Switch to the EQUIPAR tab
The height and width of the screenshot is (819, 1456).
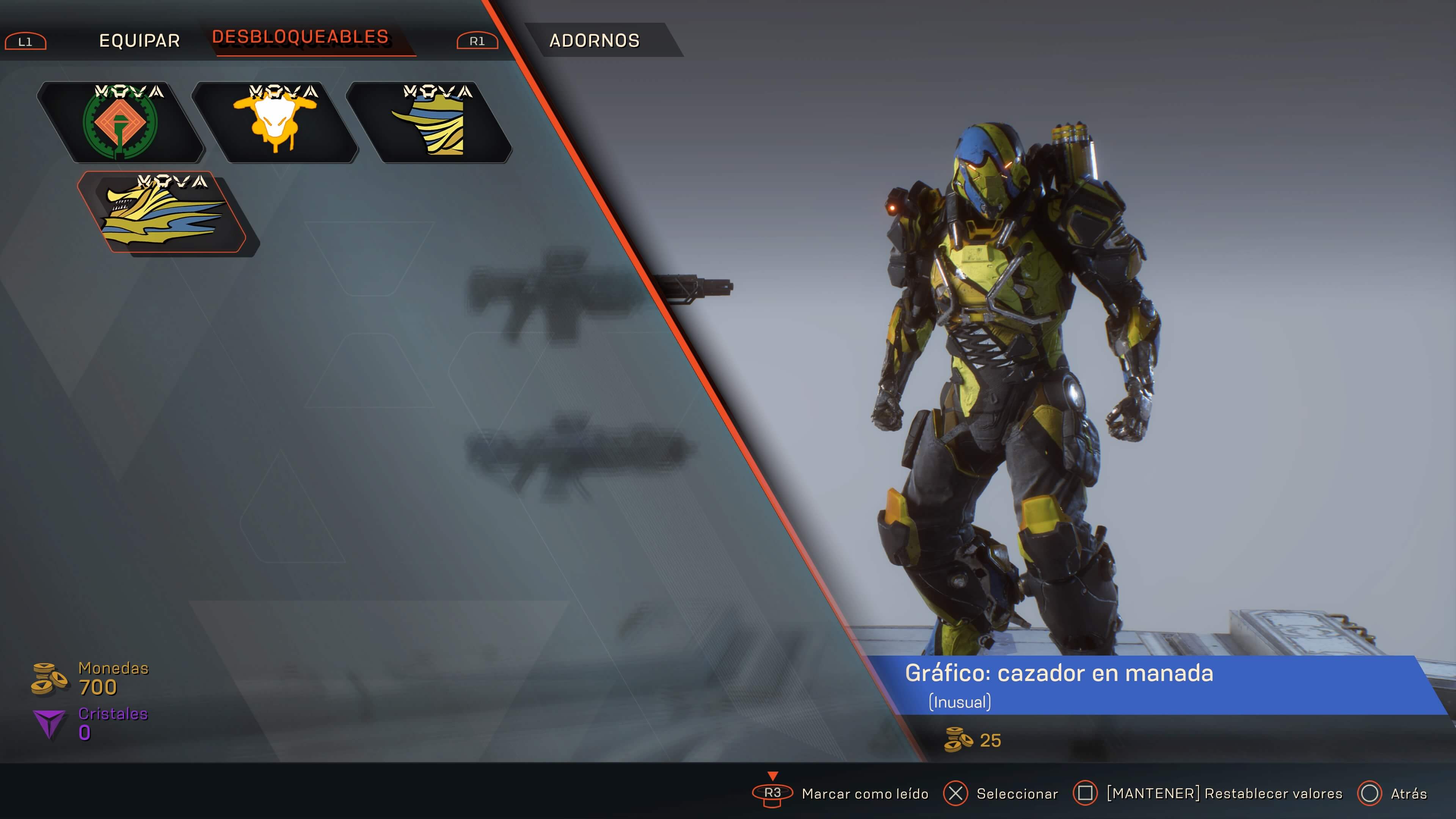(x=139, y=41)
